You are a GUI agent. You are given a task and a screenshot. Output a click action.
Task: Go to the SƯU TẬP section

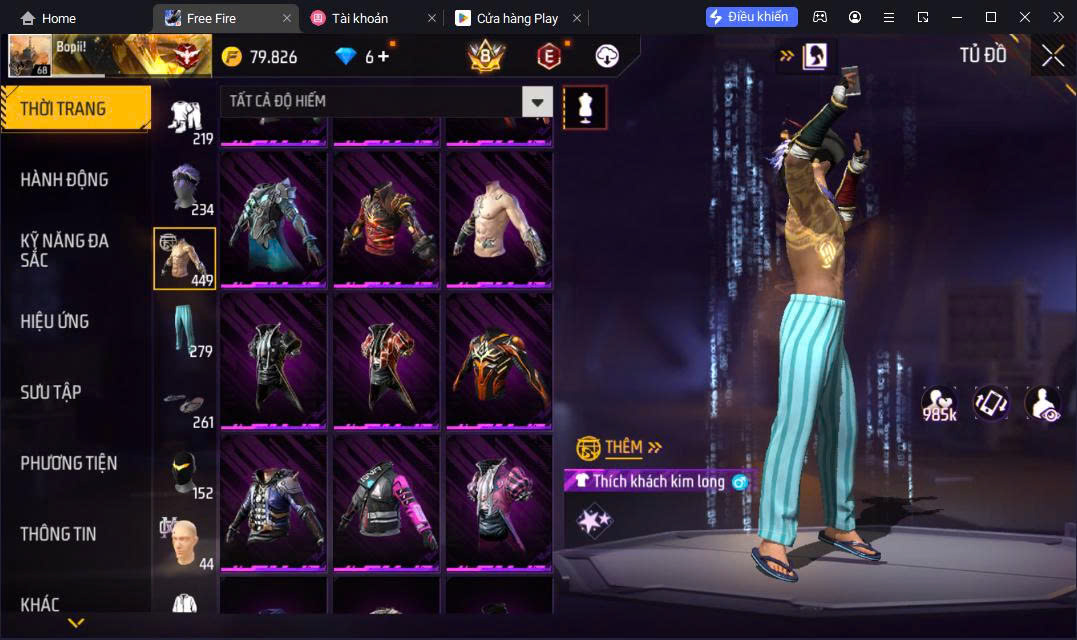tap(51, 392)
